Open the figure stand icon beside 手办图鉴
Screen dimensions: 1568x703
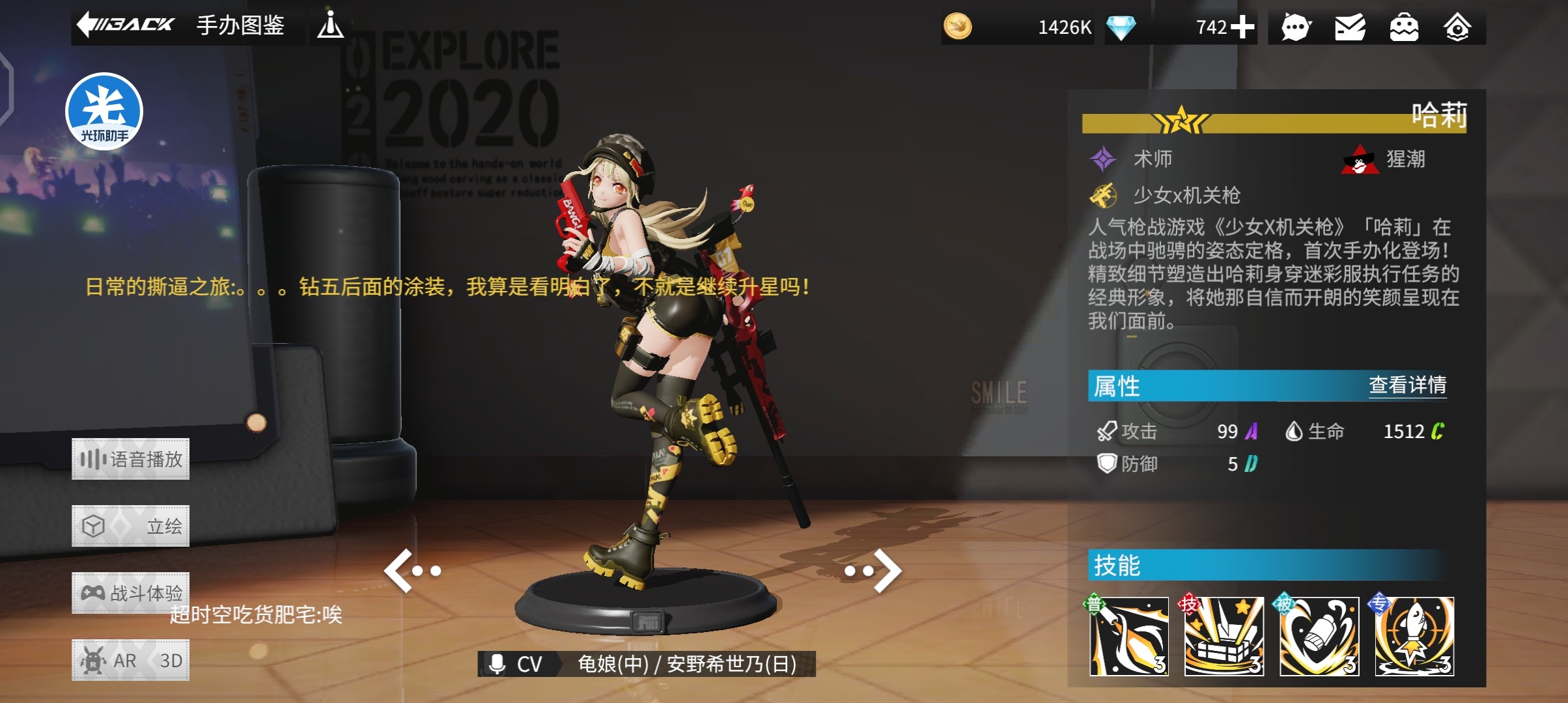tap(330, 25)
